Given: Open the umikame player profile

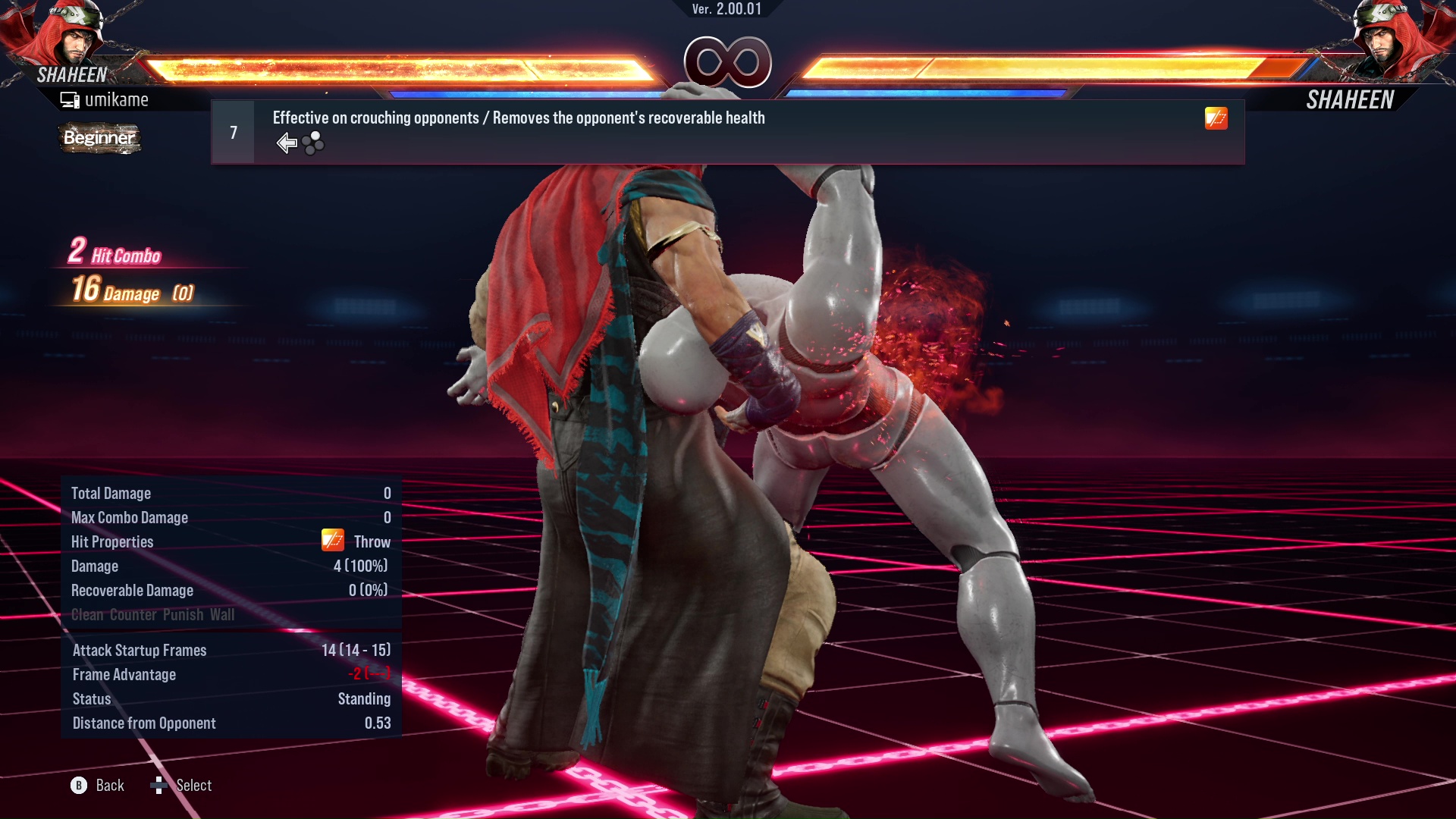Looking at the screenshot, I should [x=118, y=99].
